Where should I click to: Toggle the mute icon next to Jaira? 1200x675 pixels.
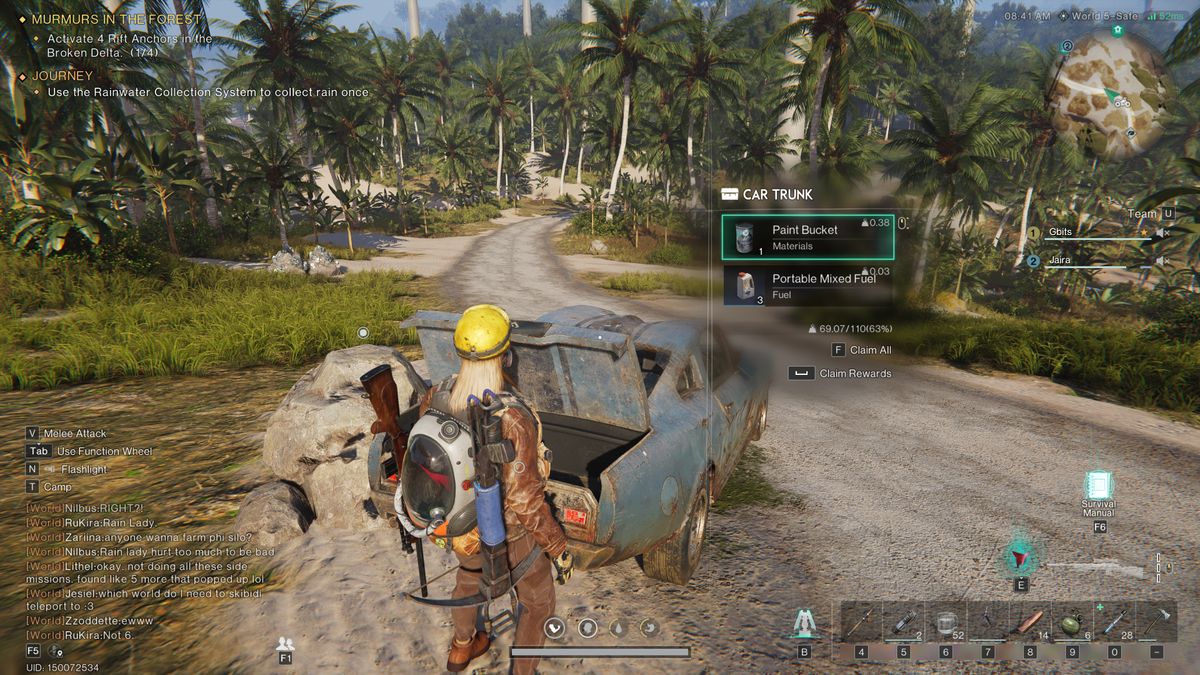click(x=1162, y=261)
